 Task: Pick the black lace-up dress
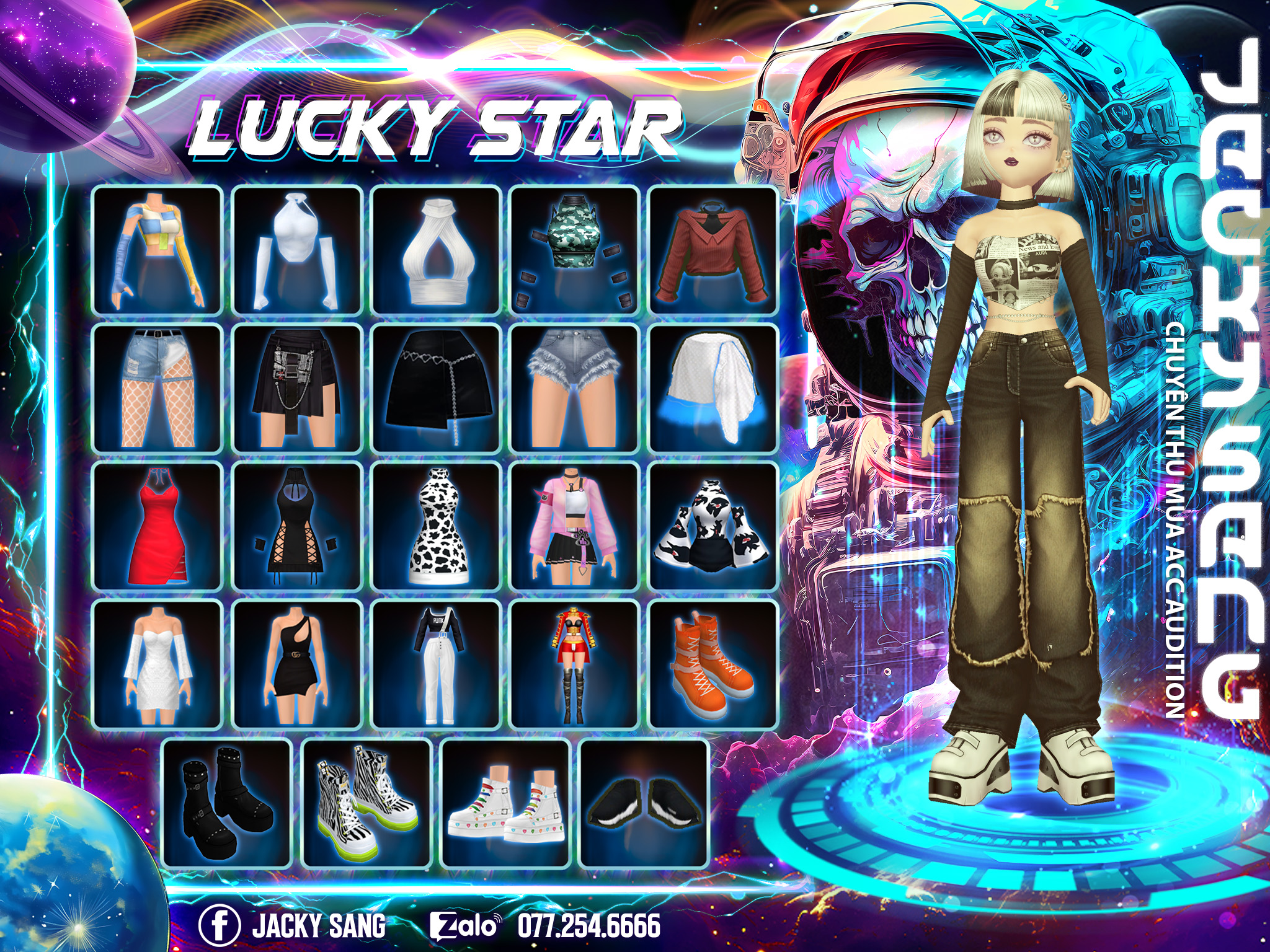tap(297, 526)
